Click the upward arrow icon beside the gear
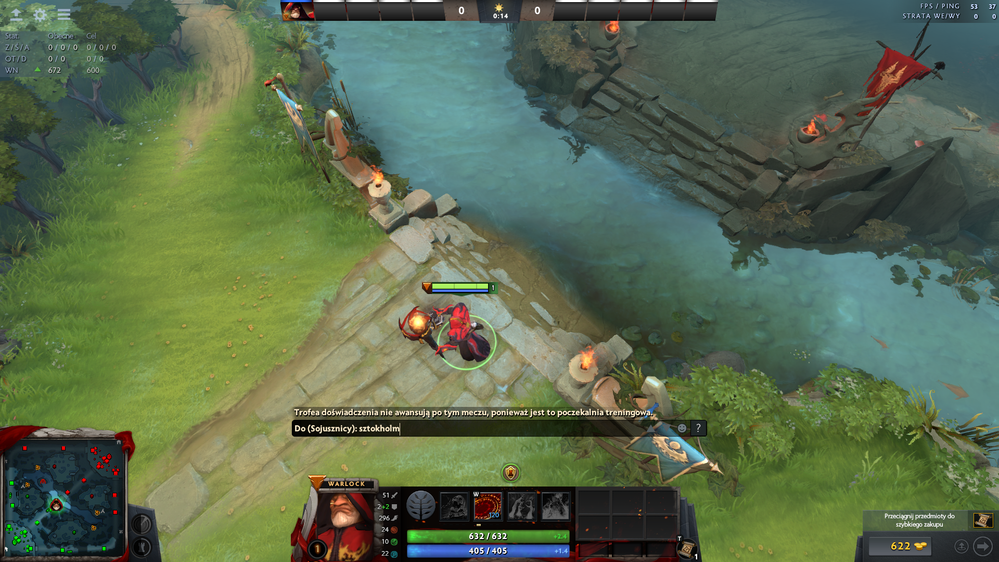Screen dimensions: 999x562 16,14
